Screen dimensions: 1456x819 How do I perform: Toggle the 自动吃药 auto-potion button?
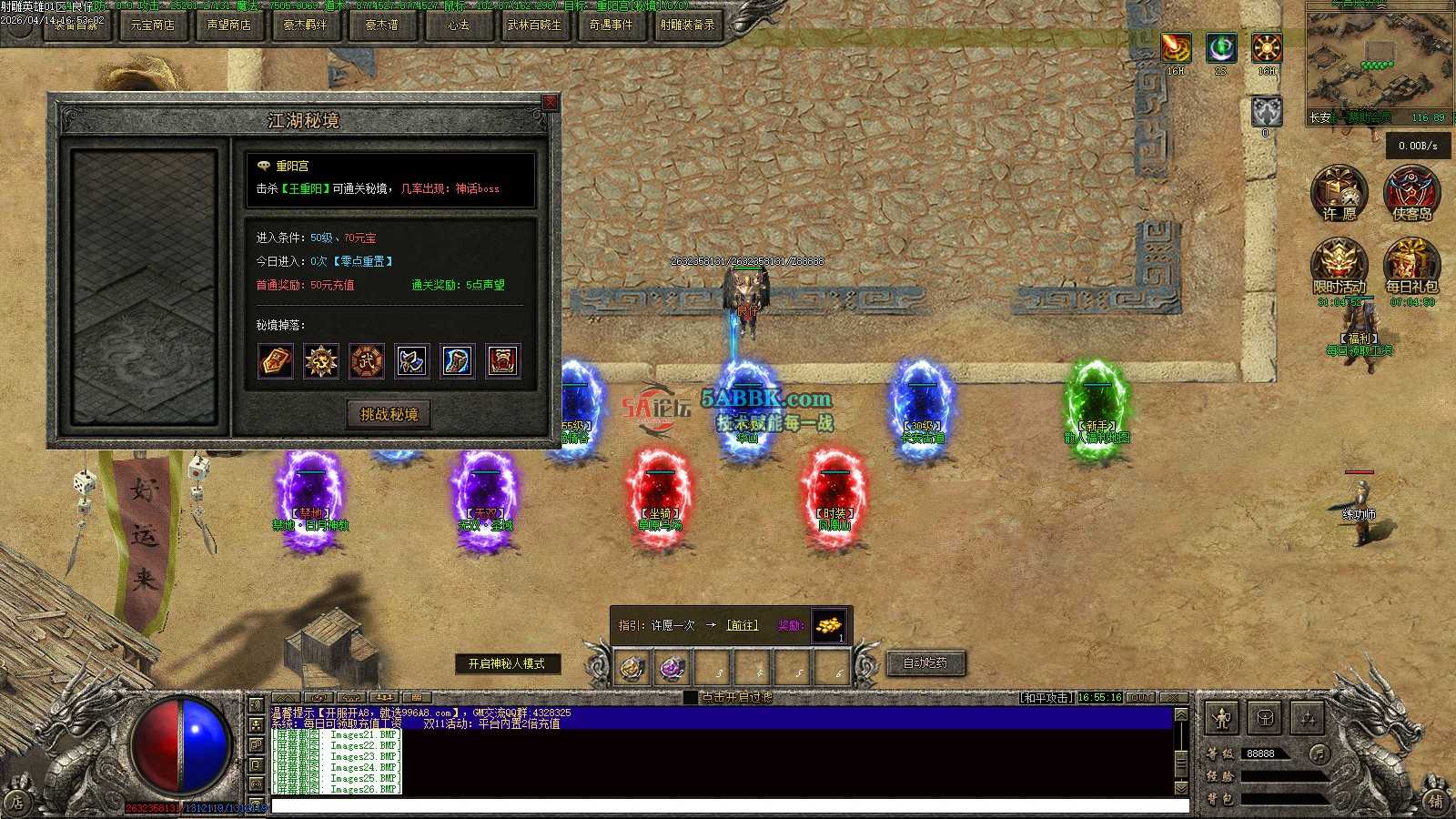click(925, 663)
